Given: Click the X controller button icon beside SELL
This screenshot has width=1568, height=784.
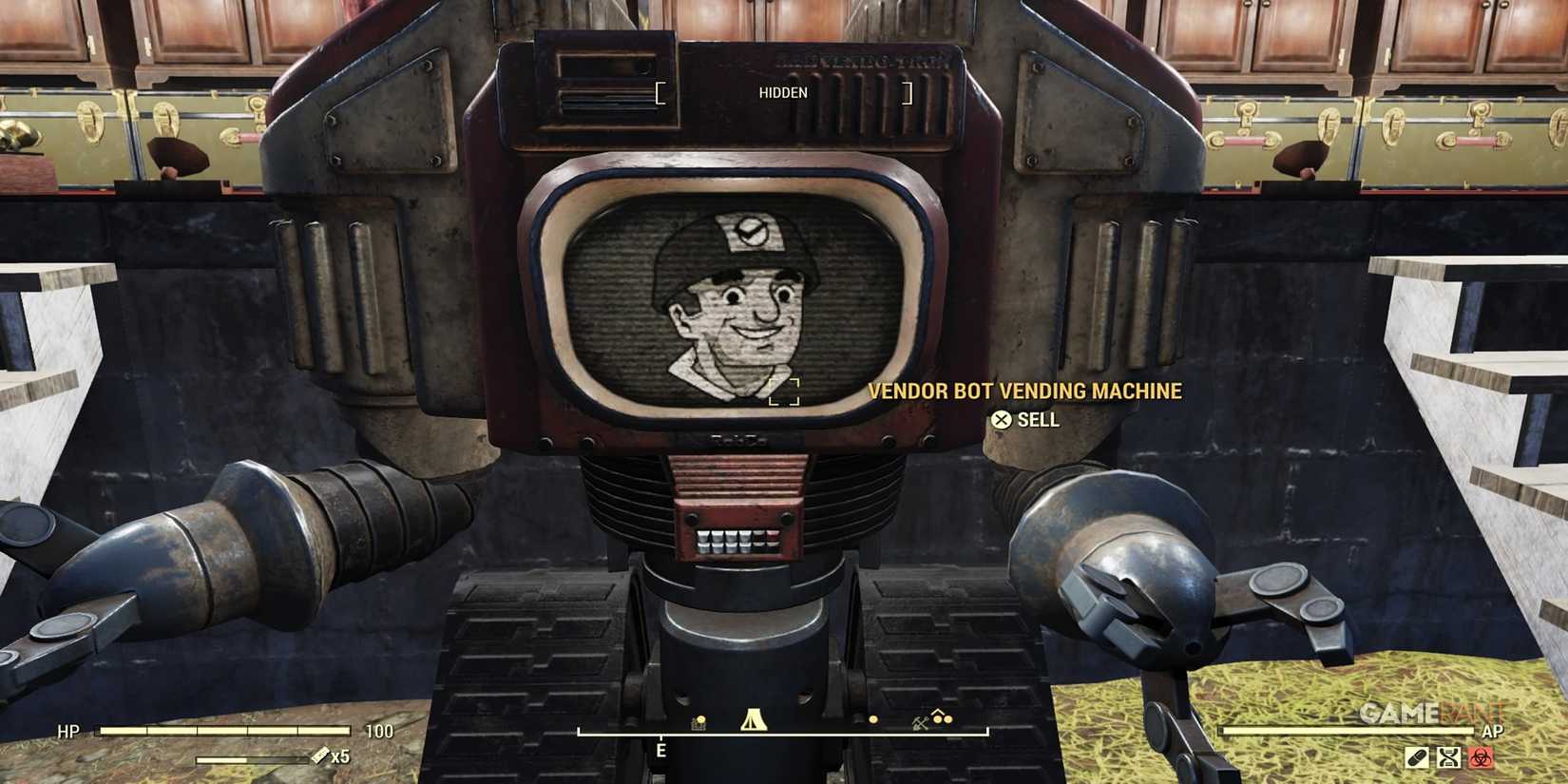Looking at the screenshot, I should 1000,419.
